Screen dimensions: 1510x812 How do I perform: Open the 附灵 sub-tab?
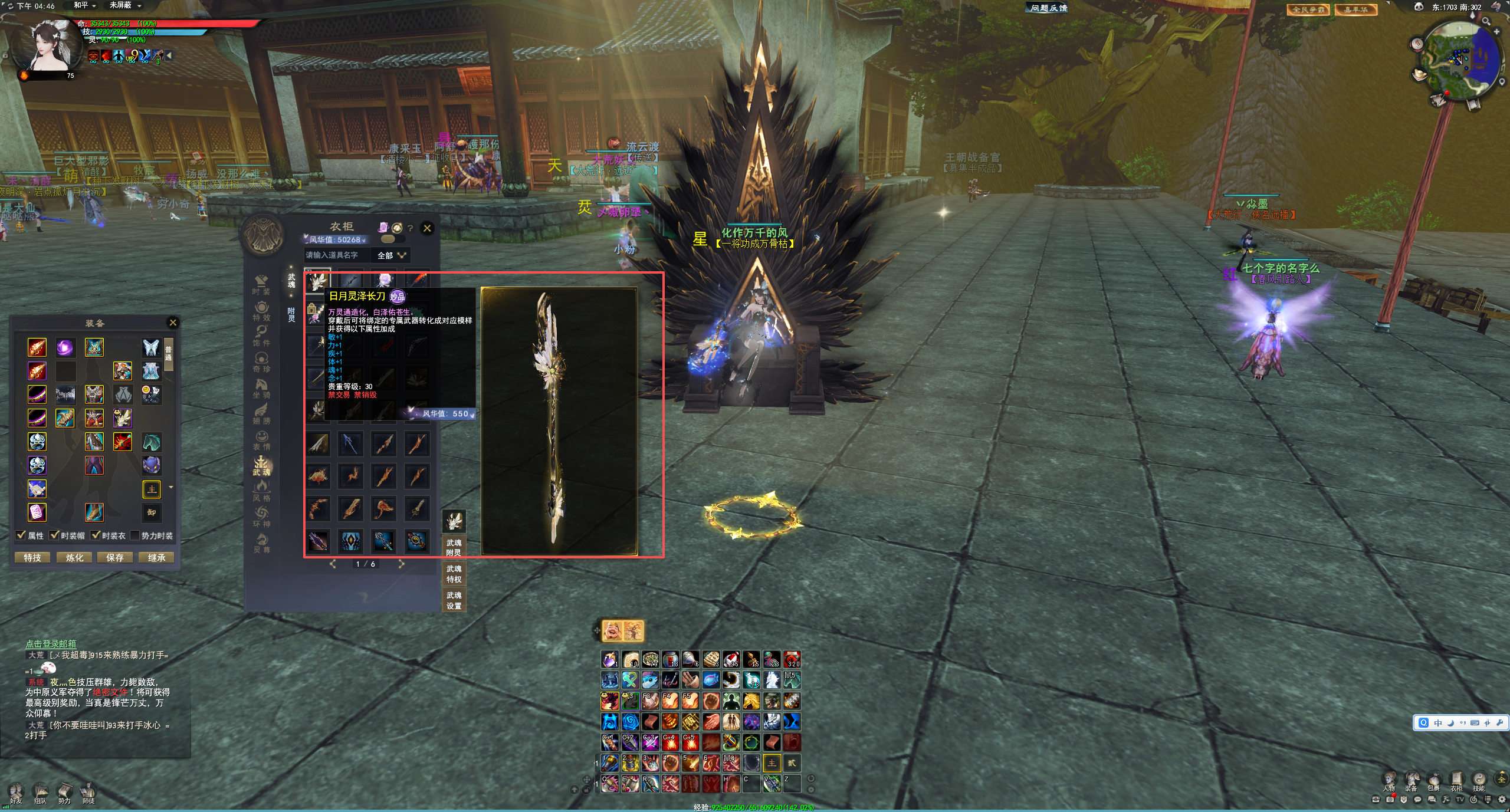point(291,314)
